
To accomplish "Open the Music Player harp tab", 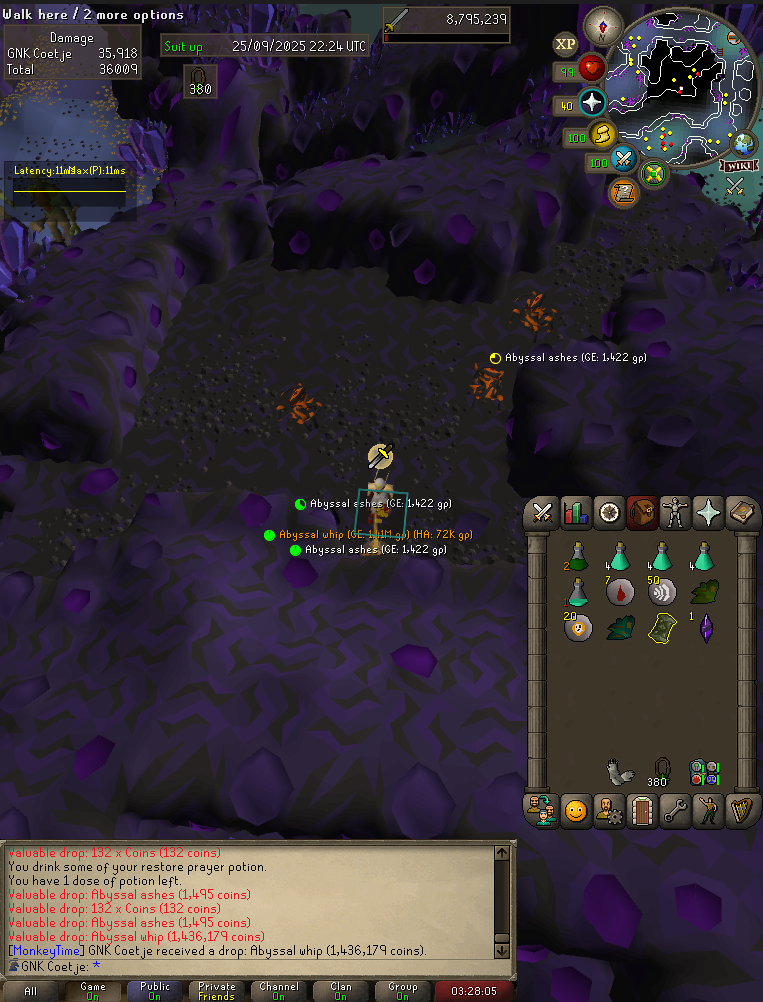I will point(741,810).
